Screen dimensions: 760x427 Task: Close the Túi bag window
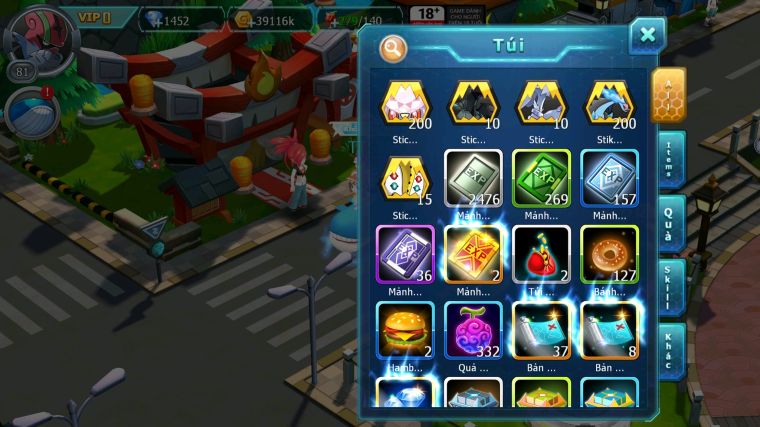(x=647, y=36)
